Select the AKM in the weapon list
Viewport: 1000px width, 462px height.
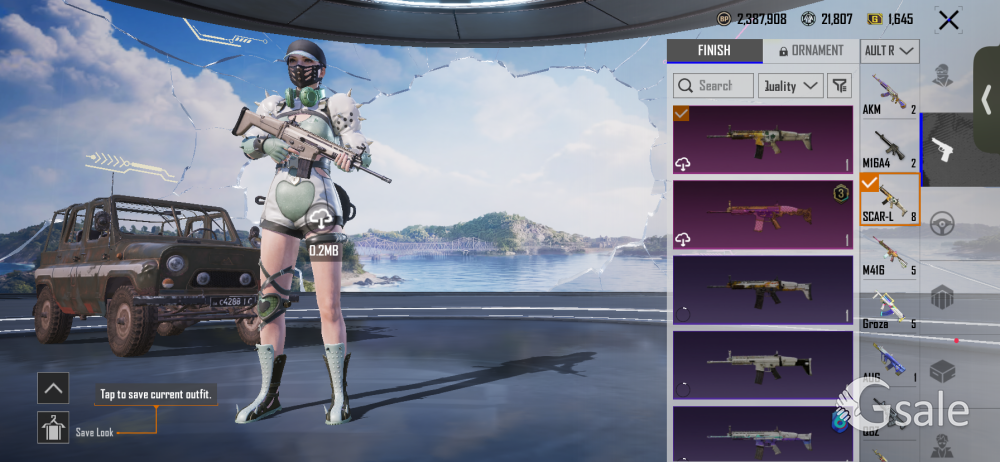click(889, 93)
